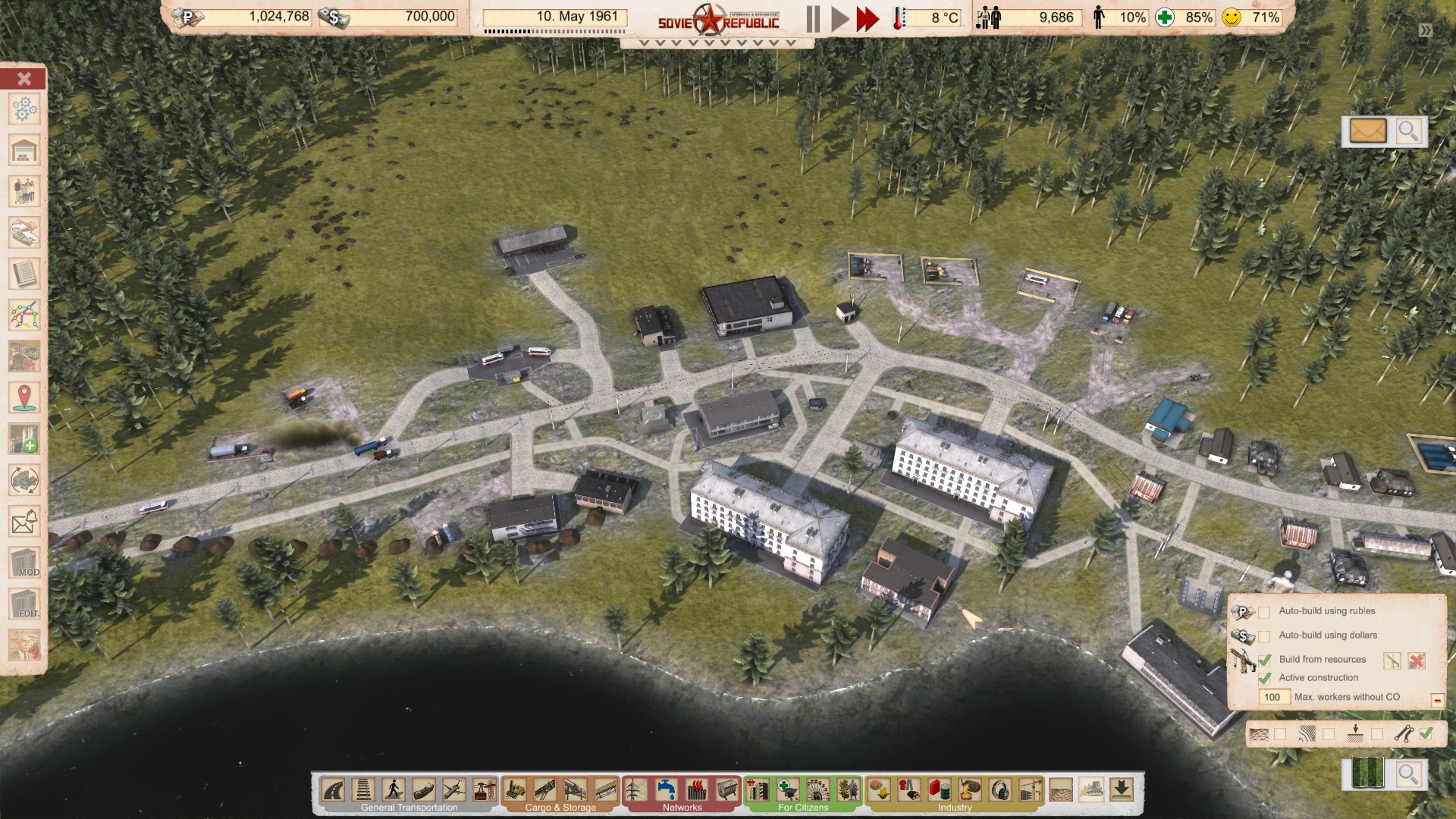This screenshot has height=819, width=1456.
Task: Open the map pin marker tool
Action: 24,397
